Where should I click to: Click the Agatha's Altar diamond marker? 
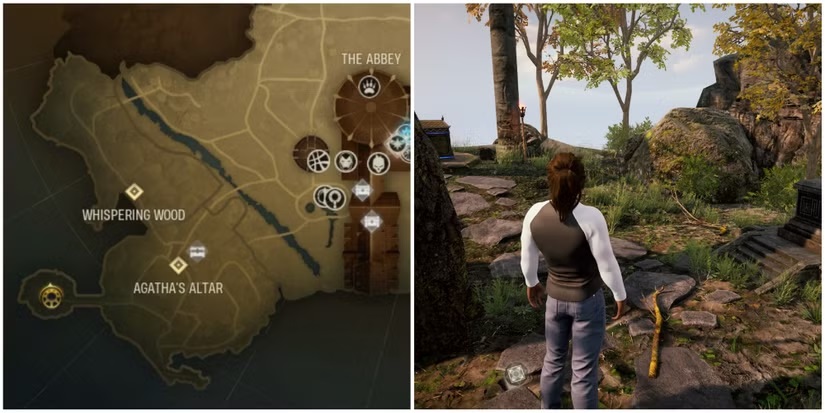point(178,265)
